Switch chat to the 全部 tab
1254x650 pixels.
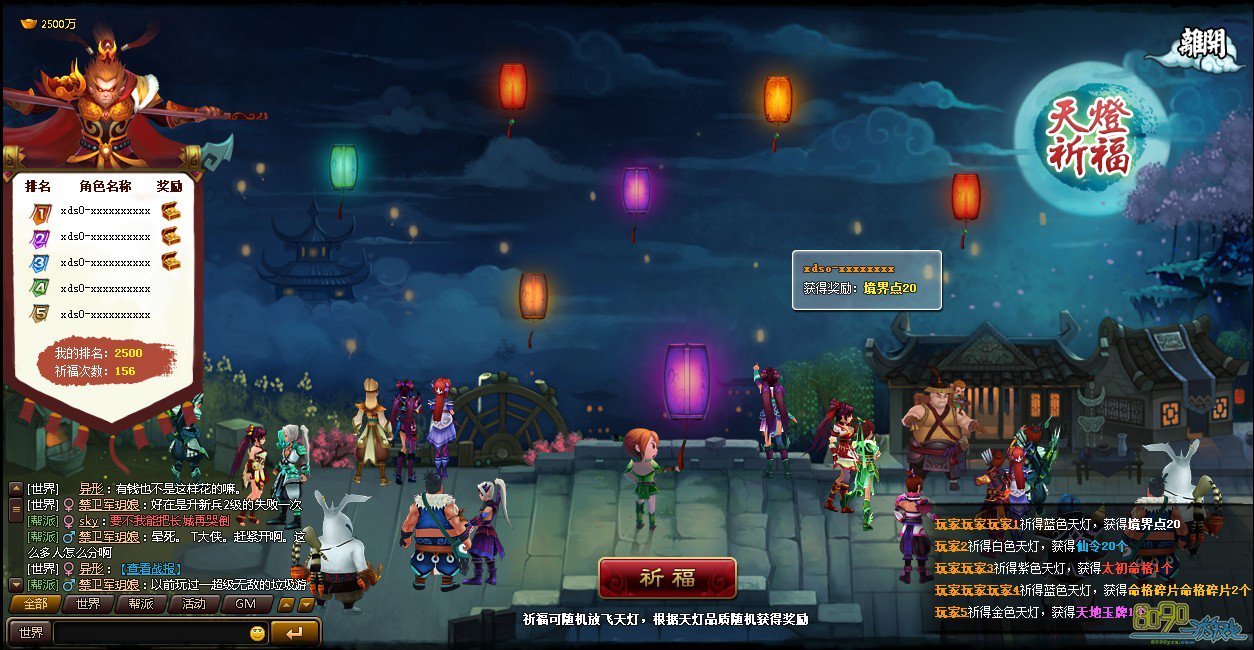(35, 604)
